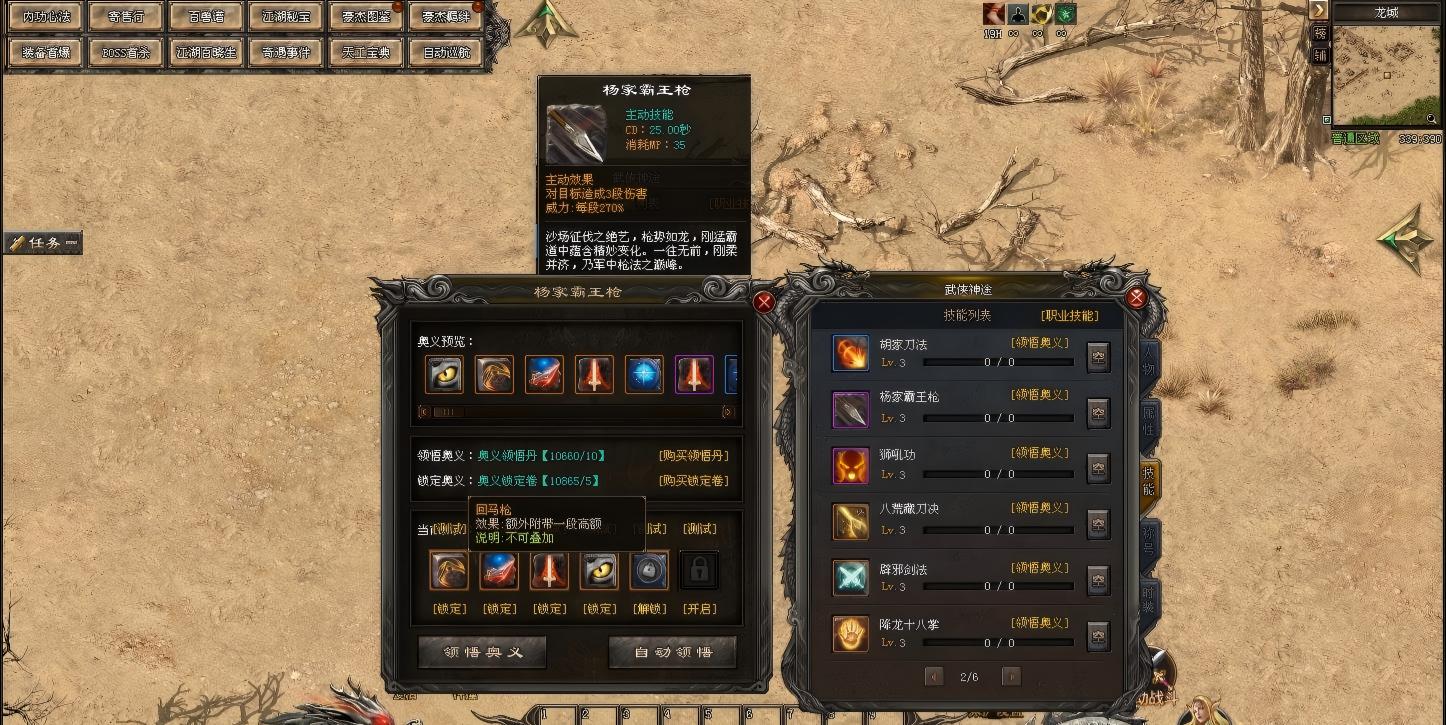Open the 寄售行 consignment shop
The image size is (1446, 725).
tap(127, 16)
